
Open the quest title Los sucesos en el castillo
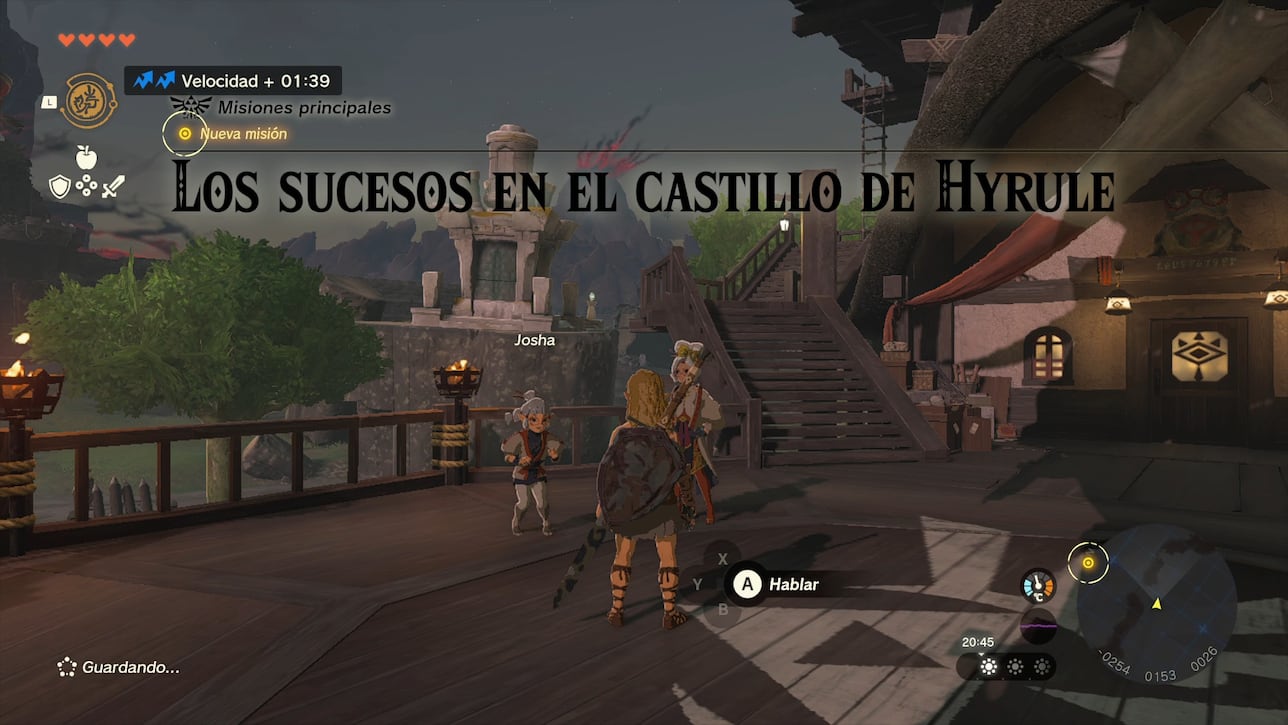point(644,190)
